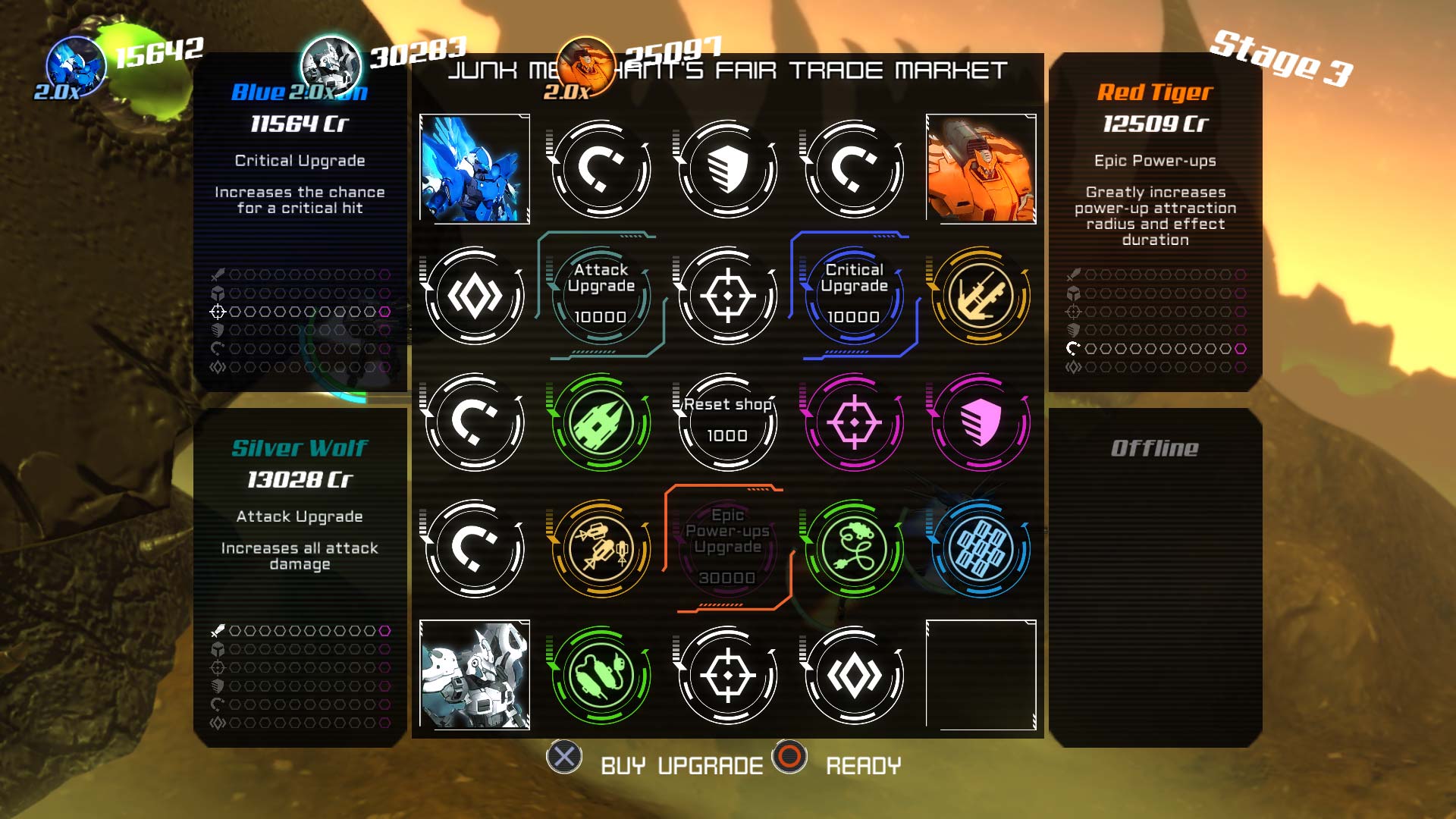Pick the green grenade icon in the bottom row
This screenshot has height=819, width=1456.
[x=601, y=675]
